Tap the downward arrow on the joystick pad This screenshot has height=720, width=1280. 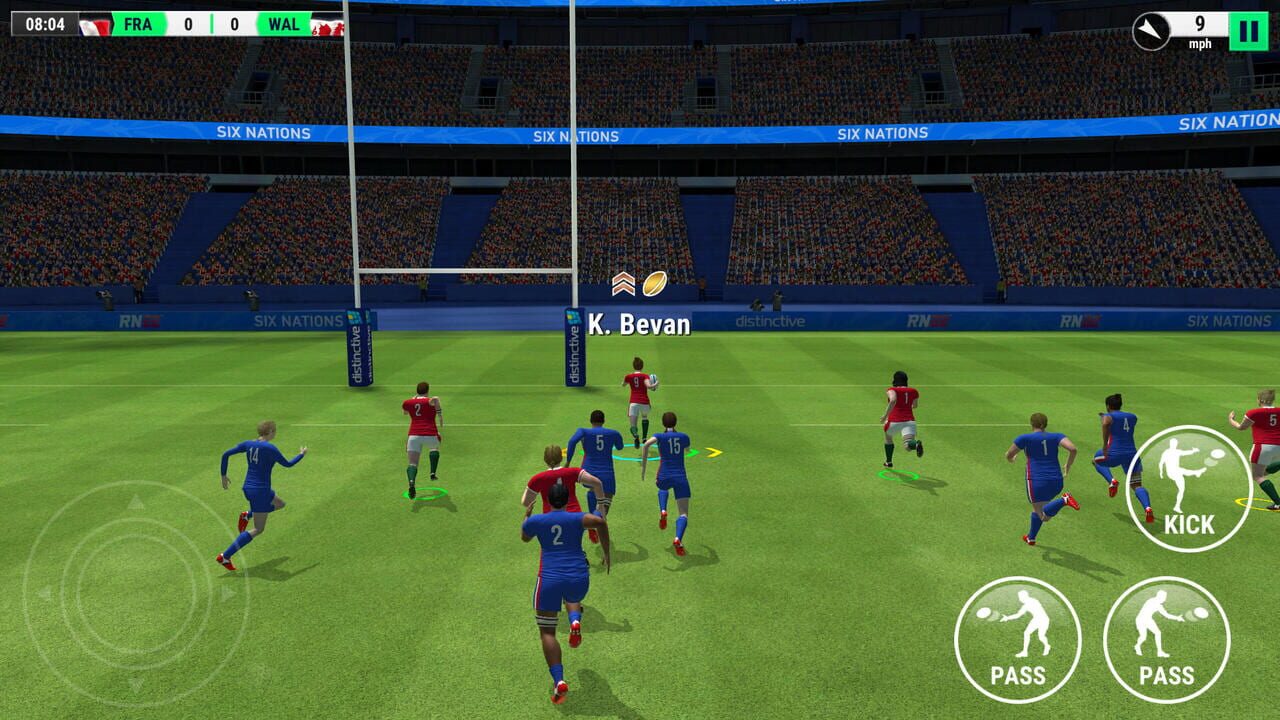pos(135,682)
